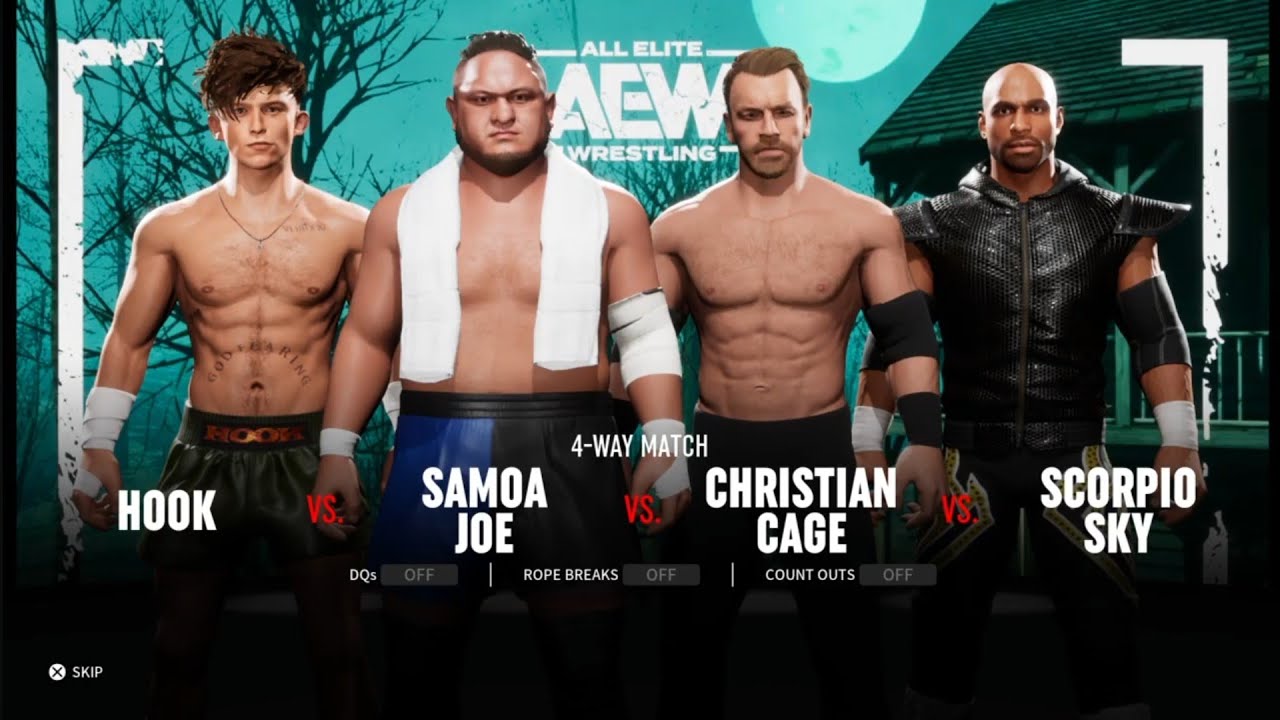Image resolution: width=1280 pixels, height=720 pixels.
Task: Select the Hook name text
Action: (165, 510)
